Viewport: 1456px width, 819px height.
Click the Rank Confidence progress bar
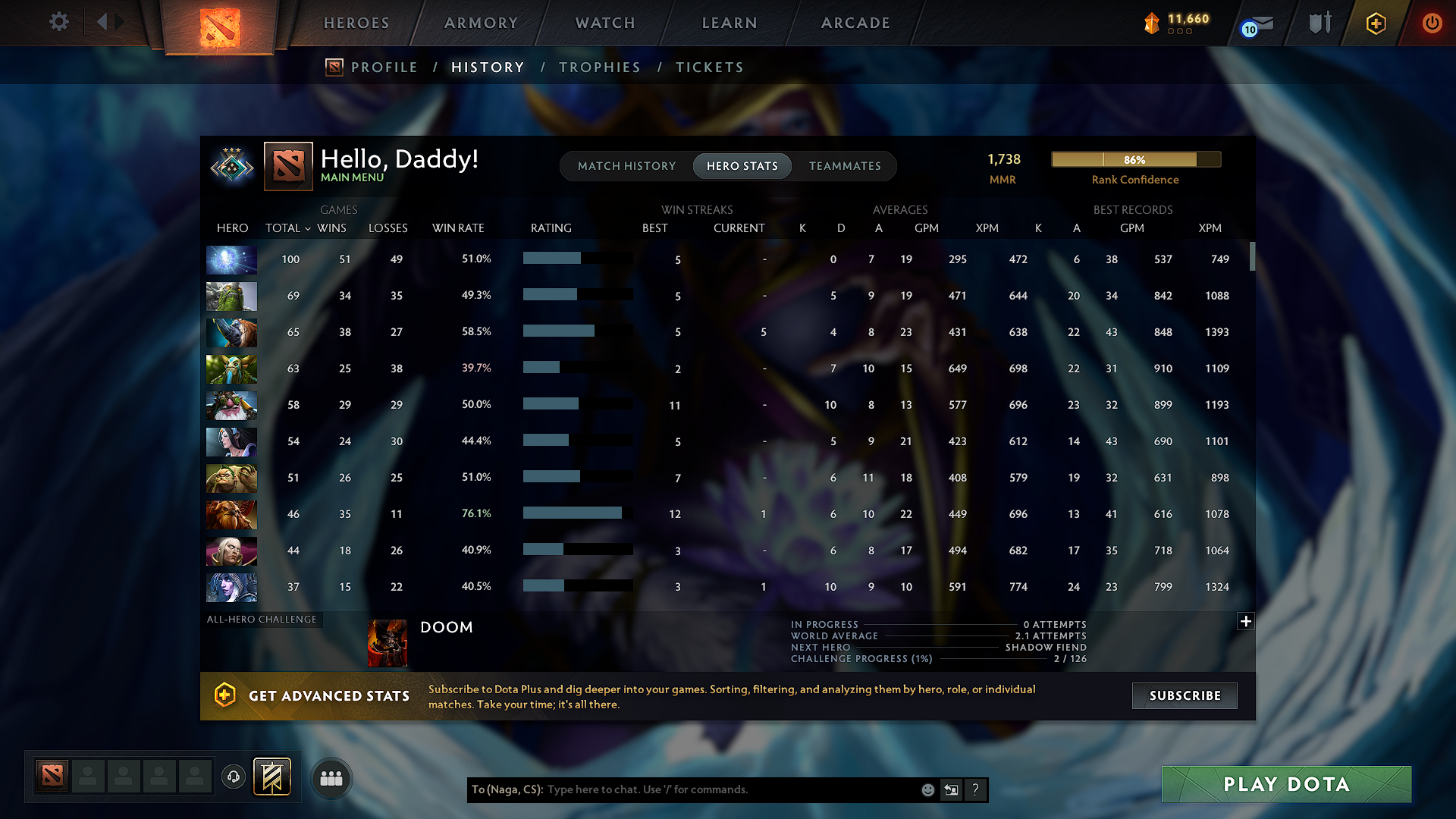1135,159
